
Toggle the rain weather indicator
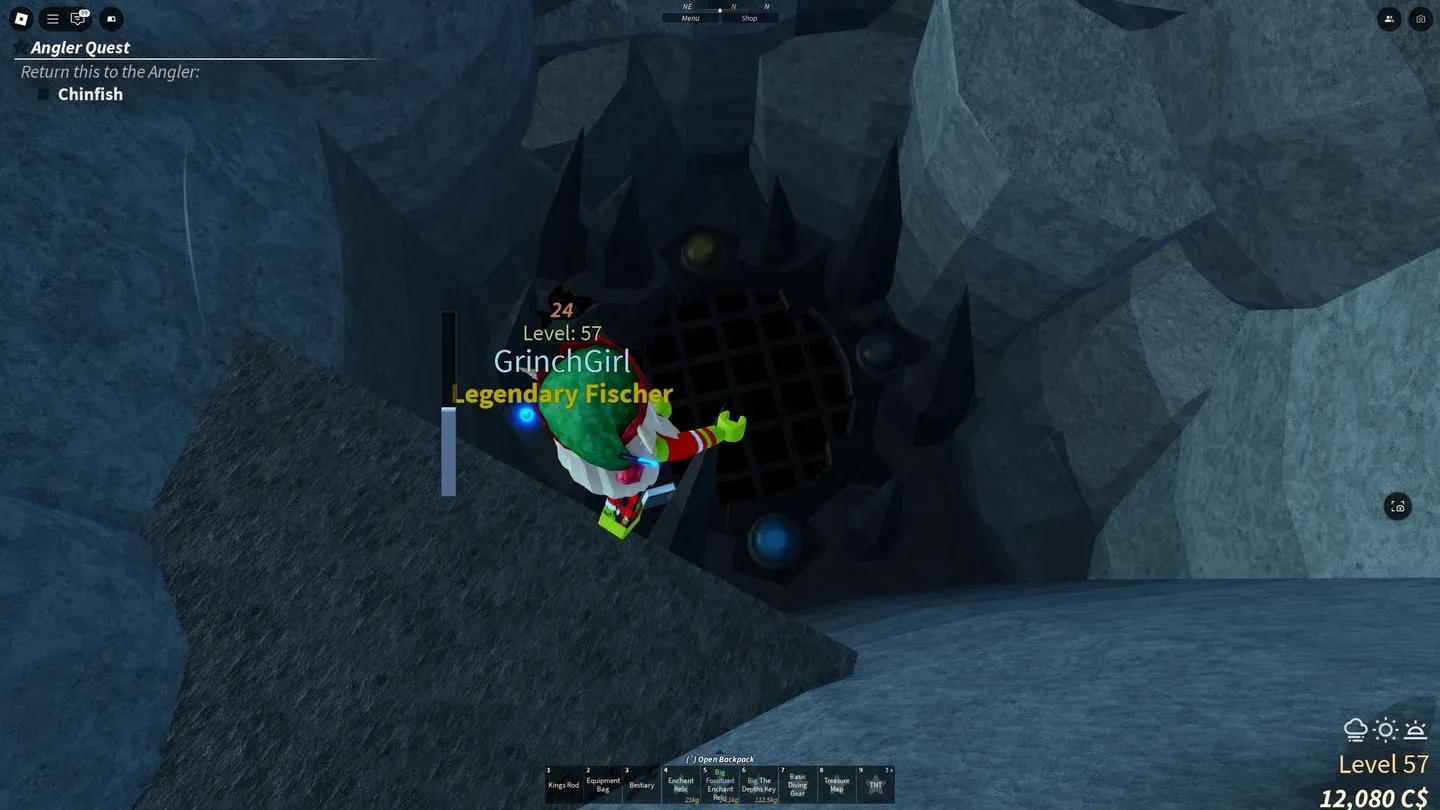(1356, 731)
